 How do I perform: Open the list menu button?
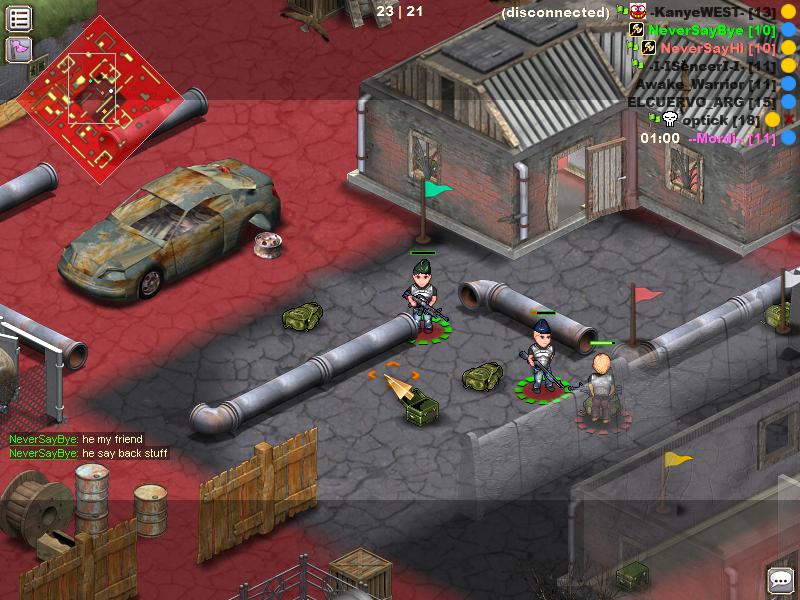click(20, 18)
